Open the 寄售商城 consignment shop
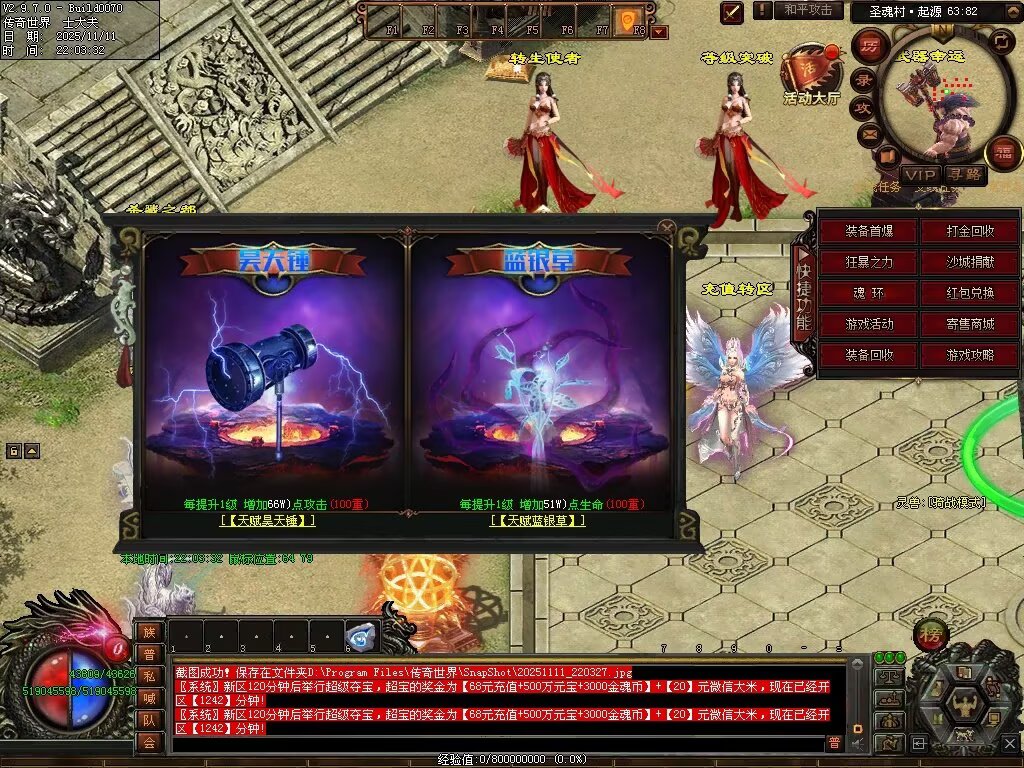 [x=970, y=325]
